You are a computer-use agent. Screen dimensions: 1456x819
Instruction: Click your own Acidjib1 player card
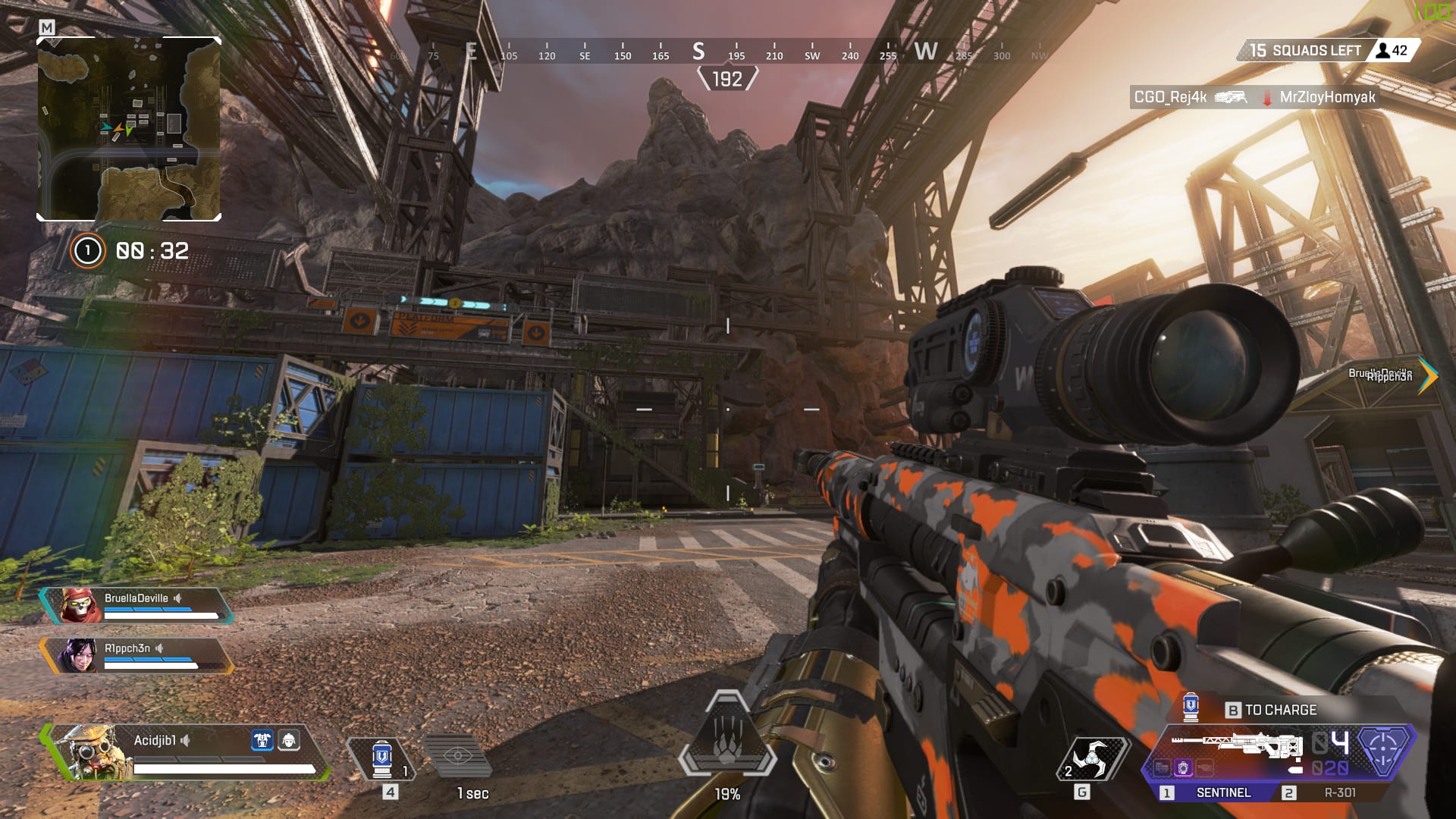click(x=186, y=752)
